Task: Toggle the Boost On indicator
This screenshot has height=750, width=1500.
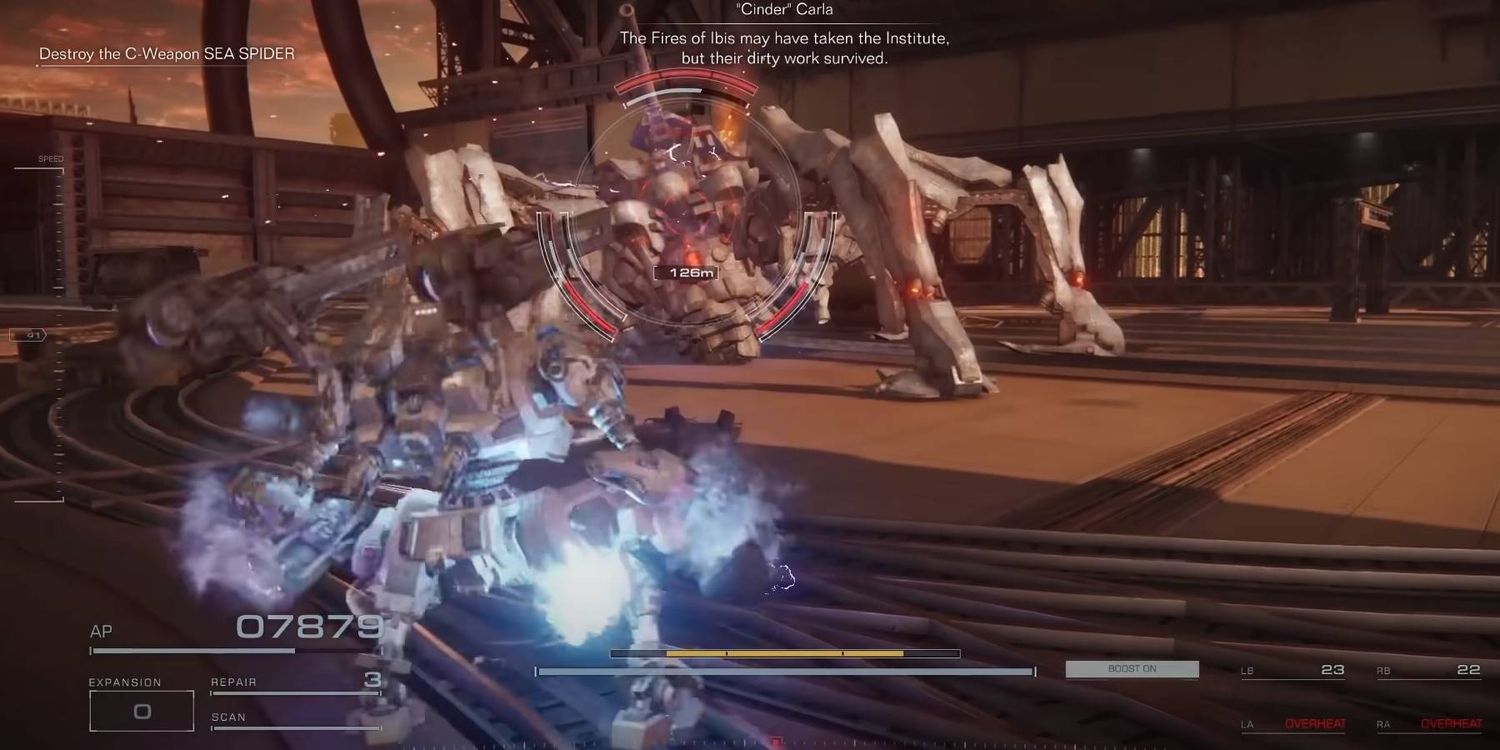Action: click(1132, 669)
